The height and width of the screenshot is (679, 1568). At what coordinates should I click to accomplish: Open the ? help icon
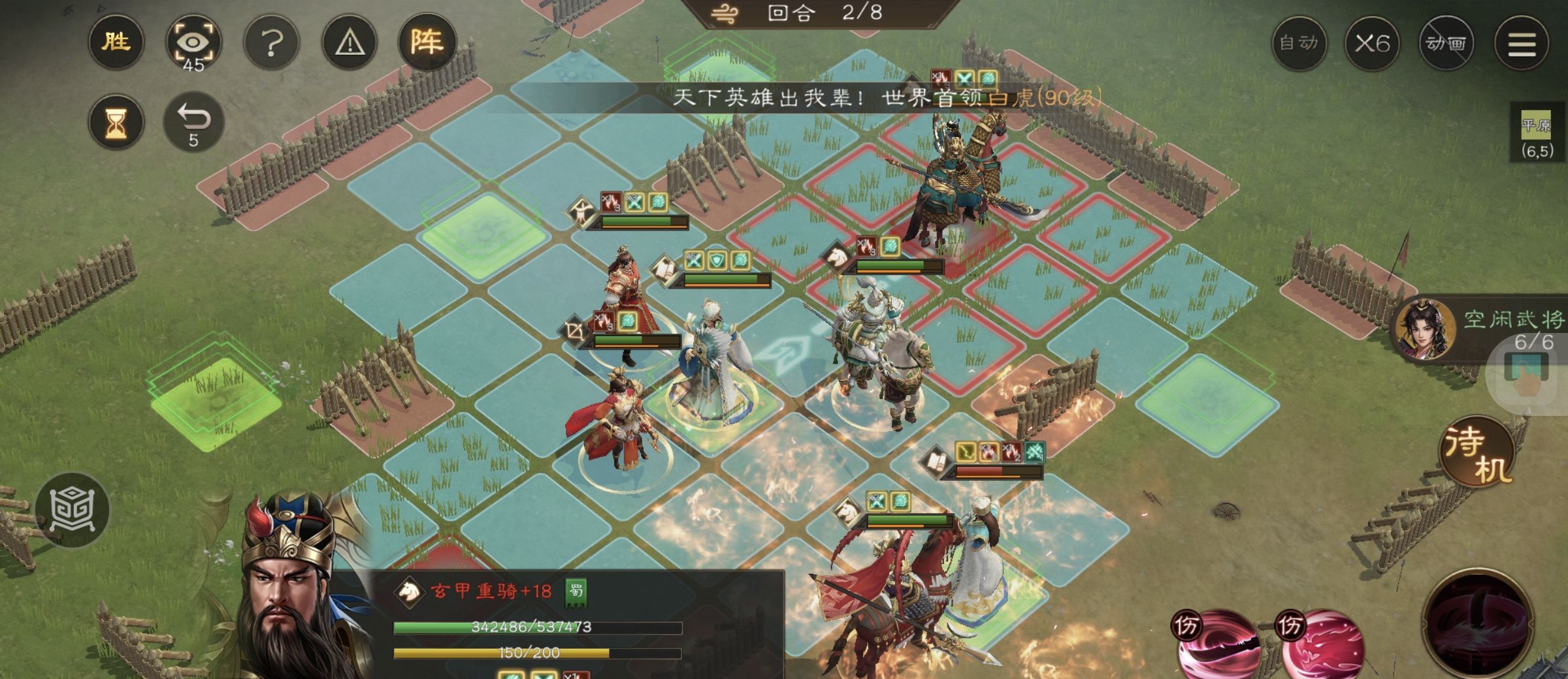point(270,42)
